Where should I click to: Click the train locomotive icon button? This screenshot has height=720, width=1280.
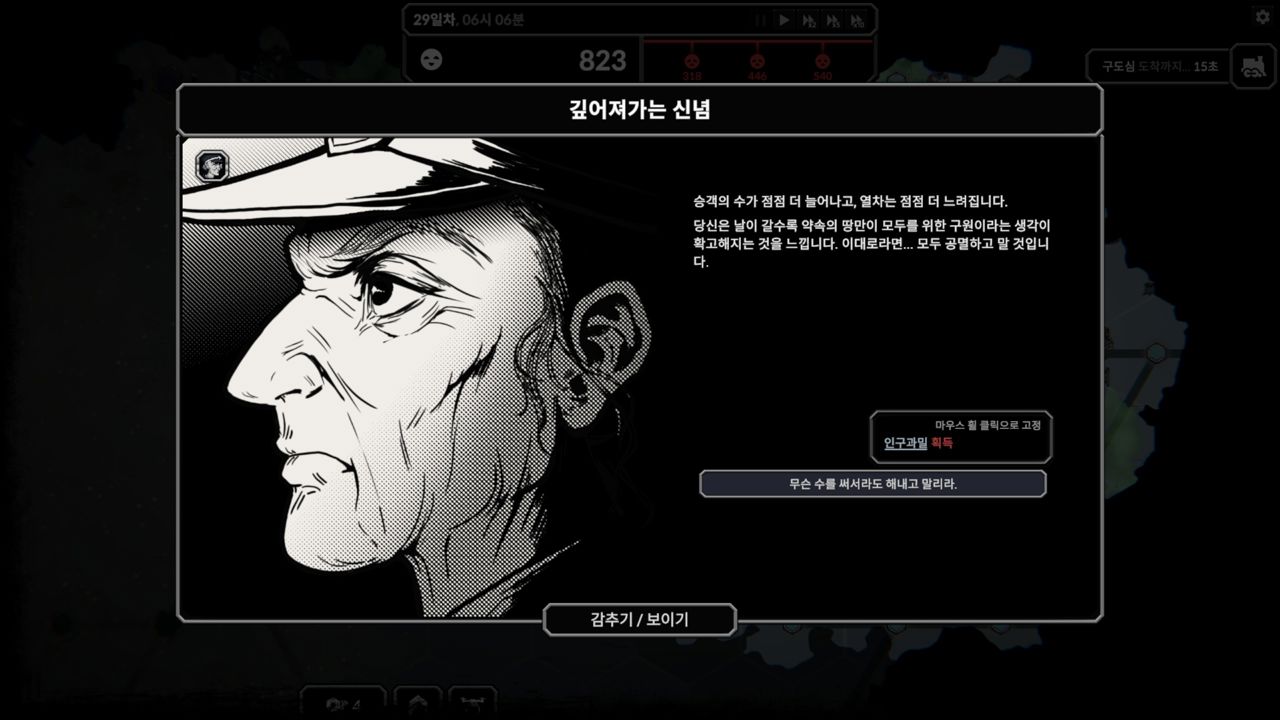tap(1252, 66)
